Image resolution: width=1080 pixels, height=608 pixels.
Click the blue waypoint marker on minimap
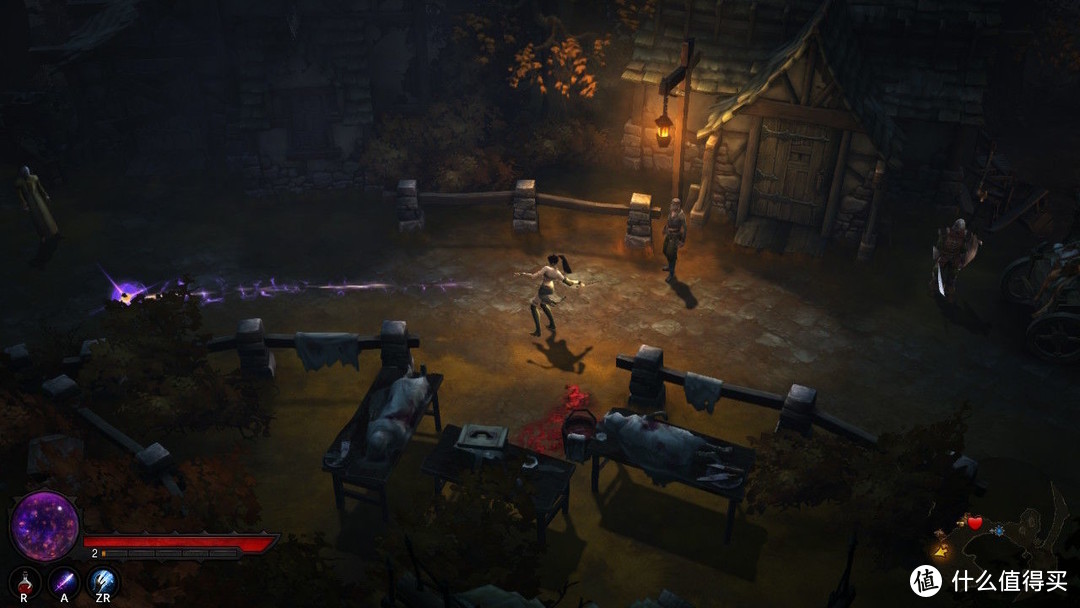(x=998, y=530)
